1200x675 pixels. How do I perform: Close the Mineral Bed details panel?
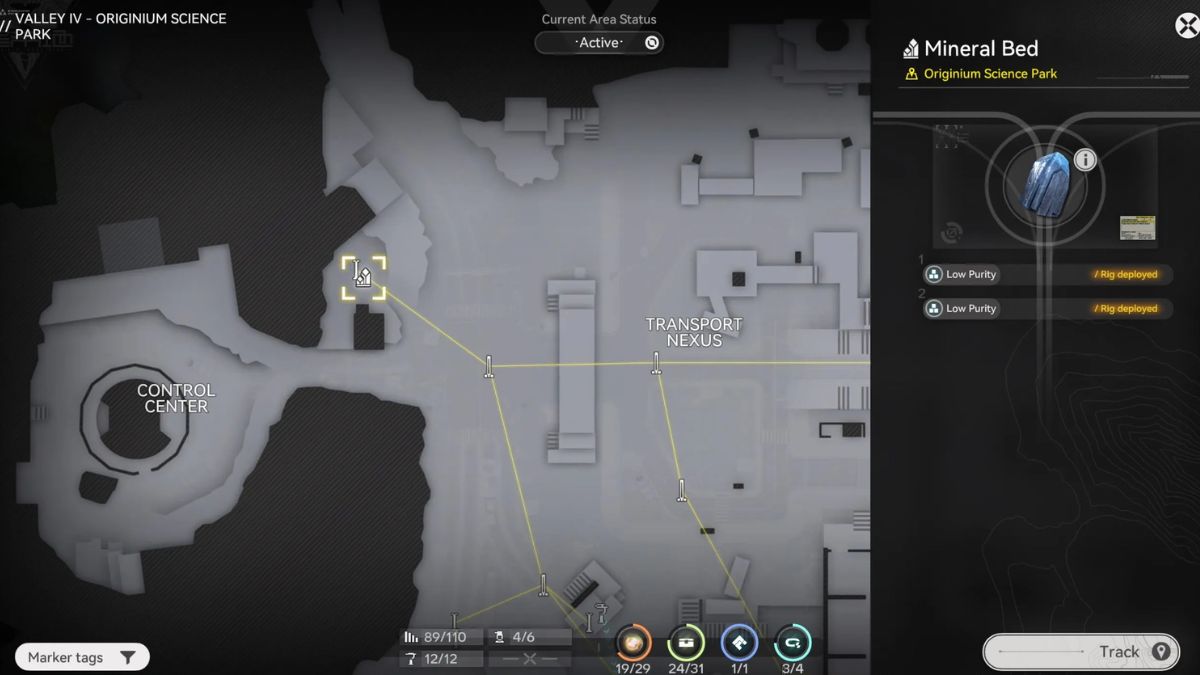(1186, 25)
